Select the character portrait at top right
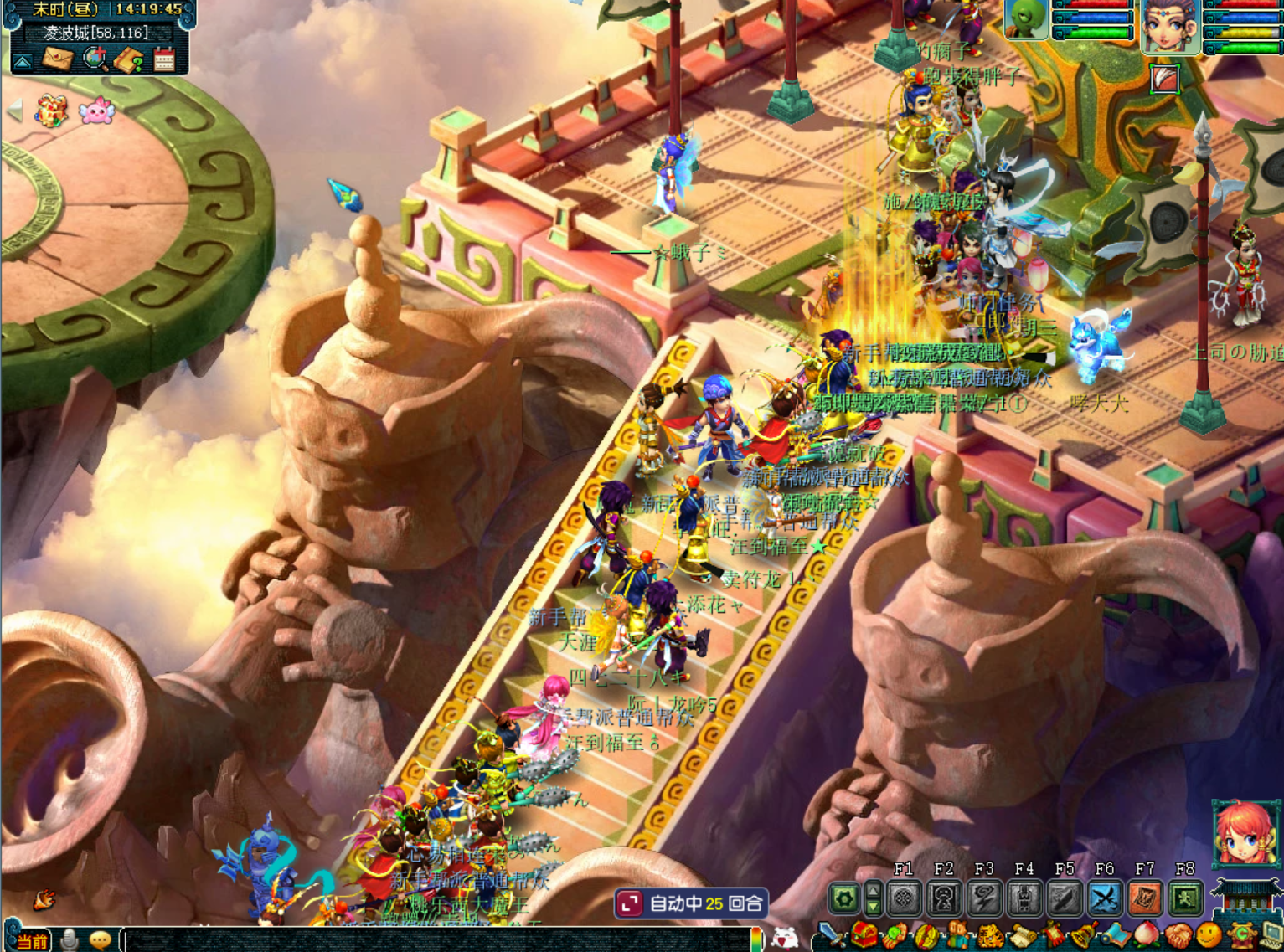Screen dimensions: 1284x952 tap(1170, 25)
